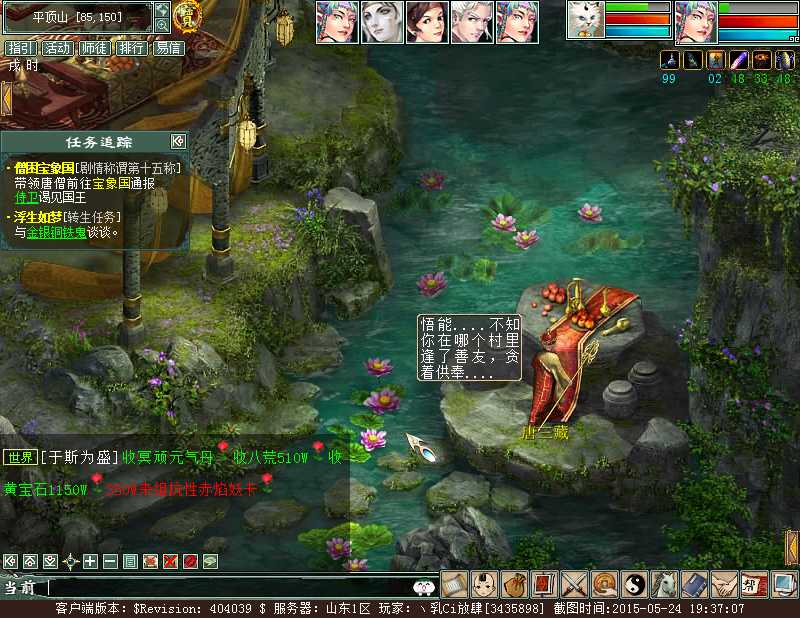Click the magnifier zoom button beside the location name
This screenshot has width=800, height=618.
tap(162, 25)
